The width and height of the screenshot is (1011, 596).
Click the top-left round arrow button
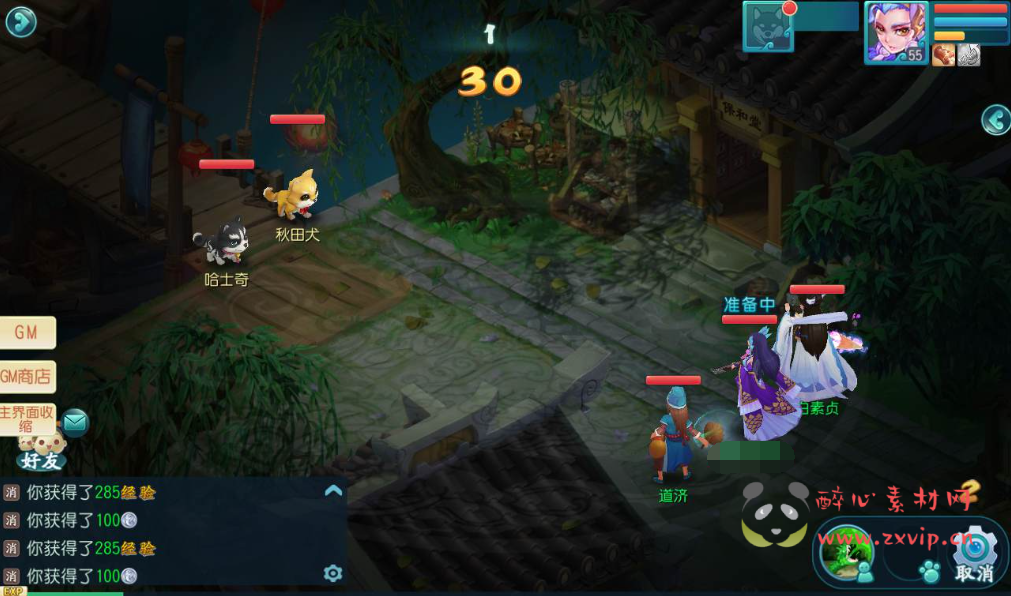point(21,22)
